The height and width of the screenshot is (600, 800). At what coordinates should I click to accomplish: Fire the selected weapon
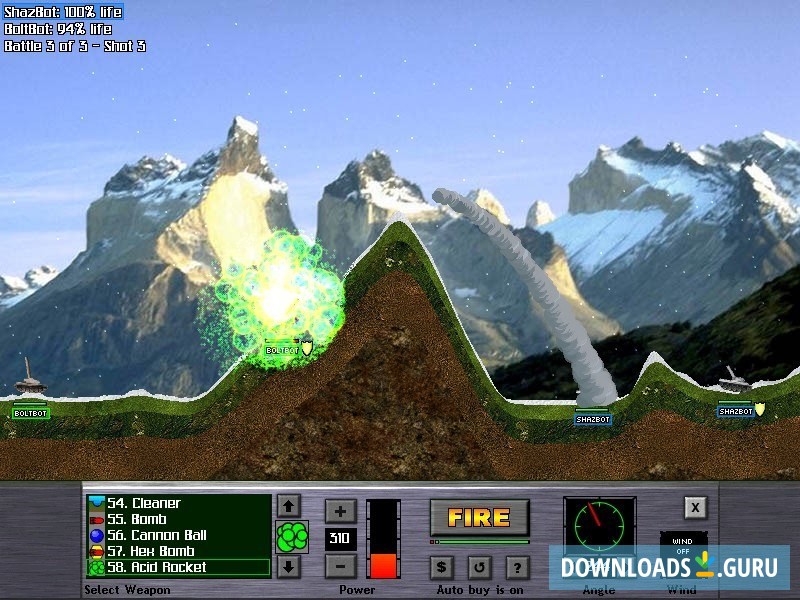pos(479,517)
